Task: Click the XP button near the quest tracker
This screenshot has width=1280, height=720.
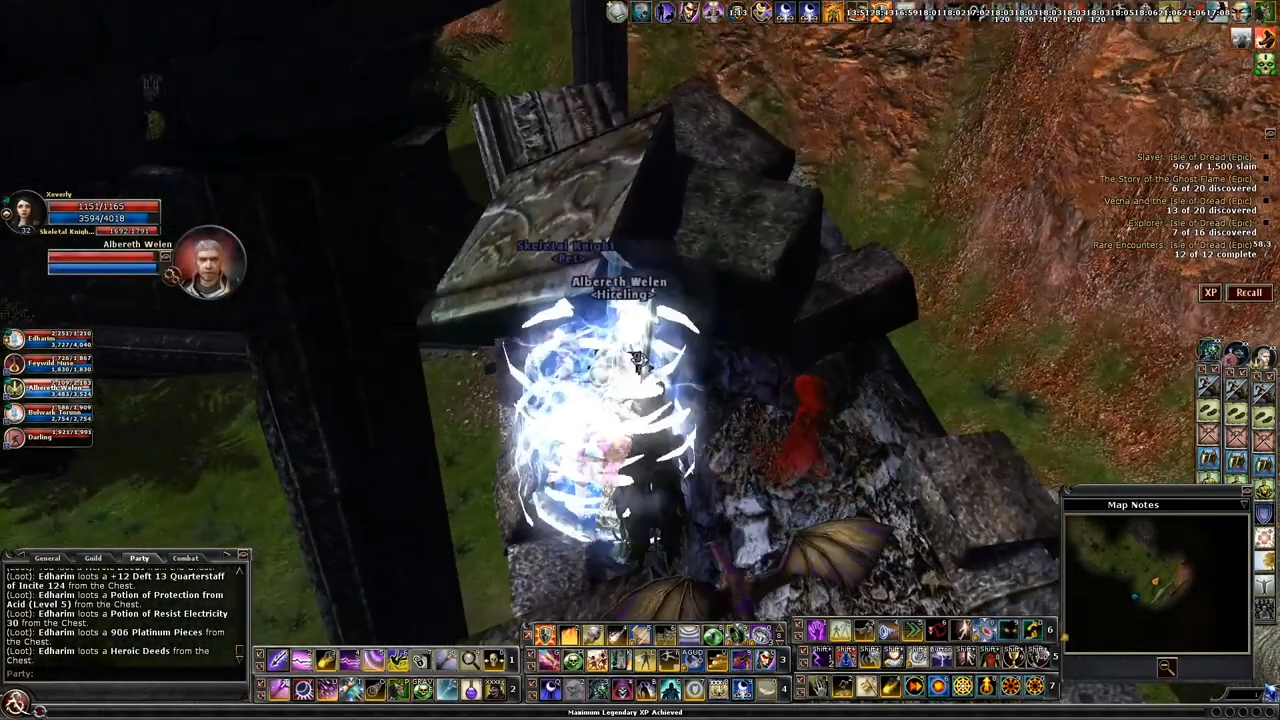Action: point(1211,292)
